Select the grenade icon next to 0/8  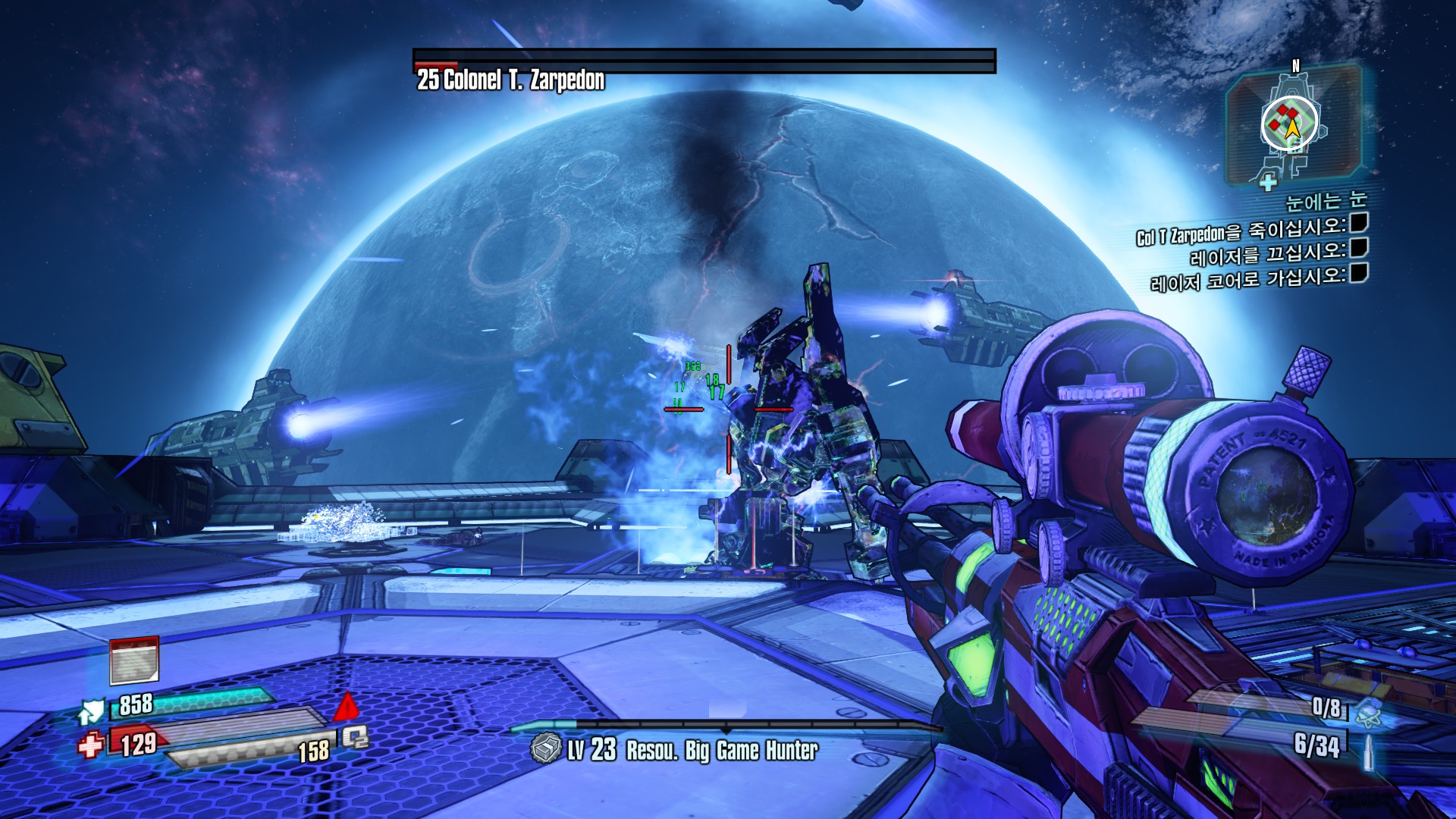point(1368,712)
